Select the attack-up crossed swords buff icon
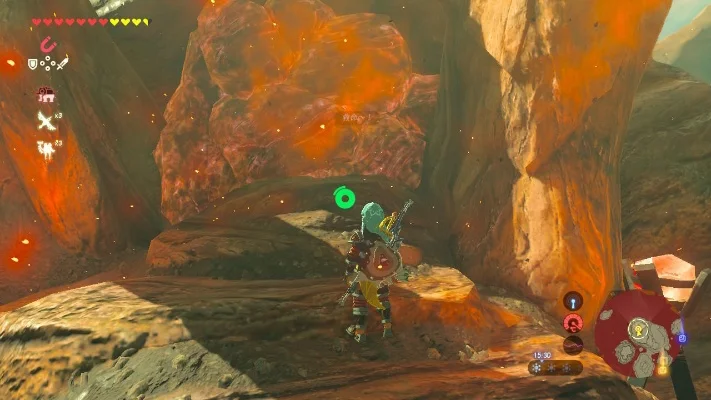Viewport: 711px width, 400px height. 45,121
